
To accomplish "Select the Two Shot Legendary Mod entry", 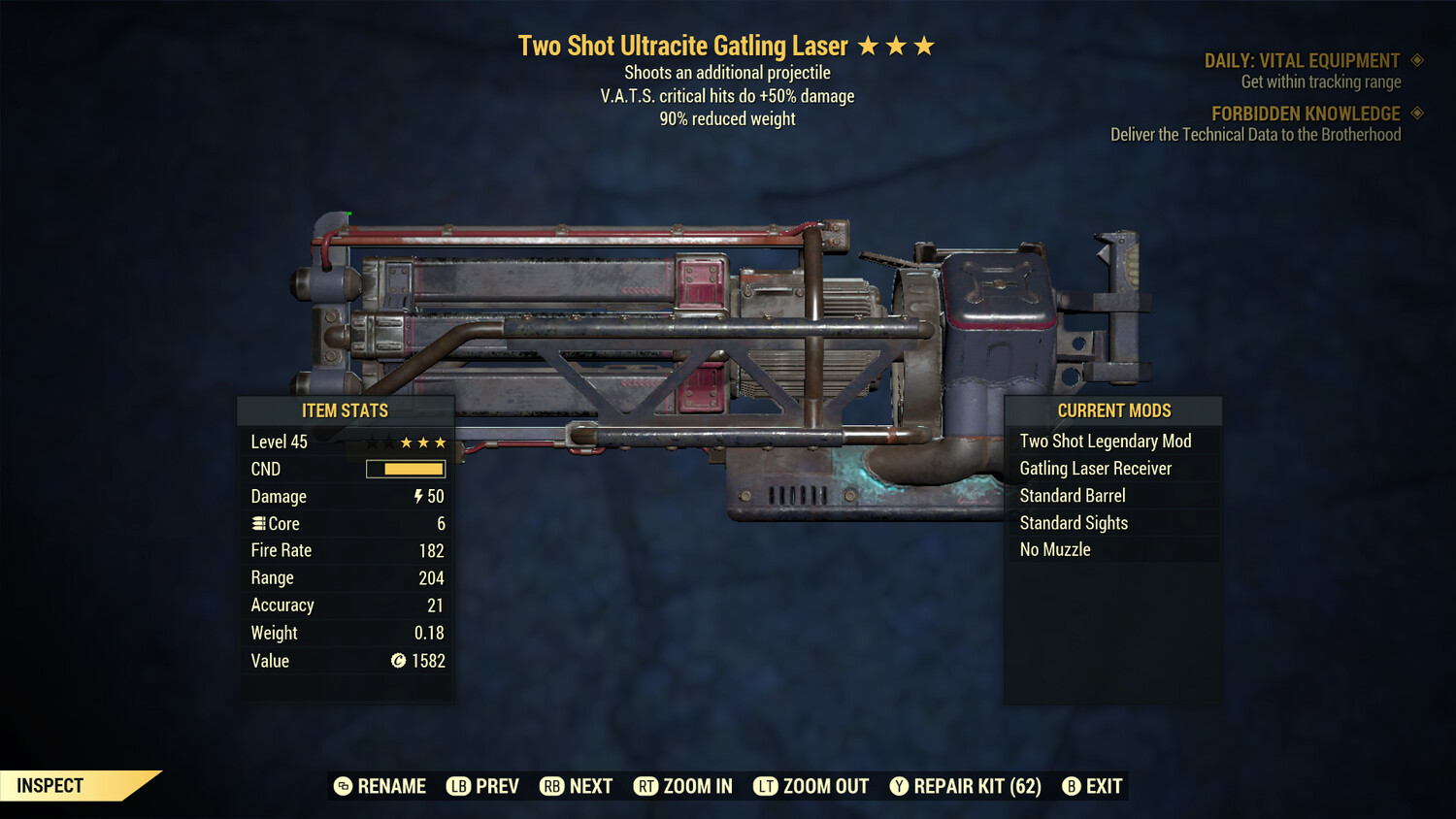I will (1106, 441).
